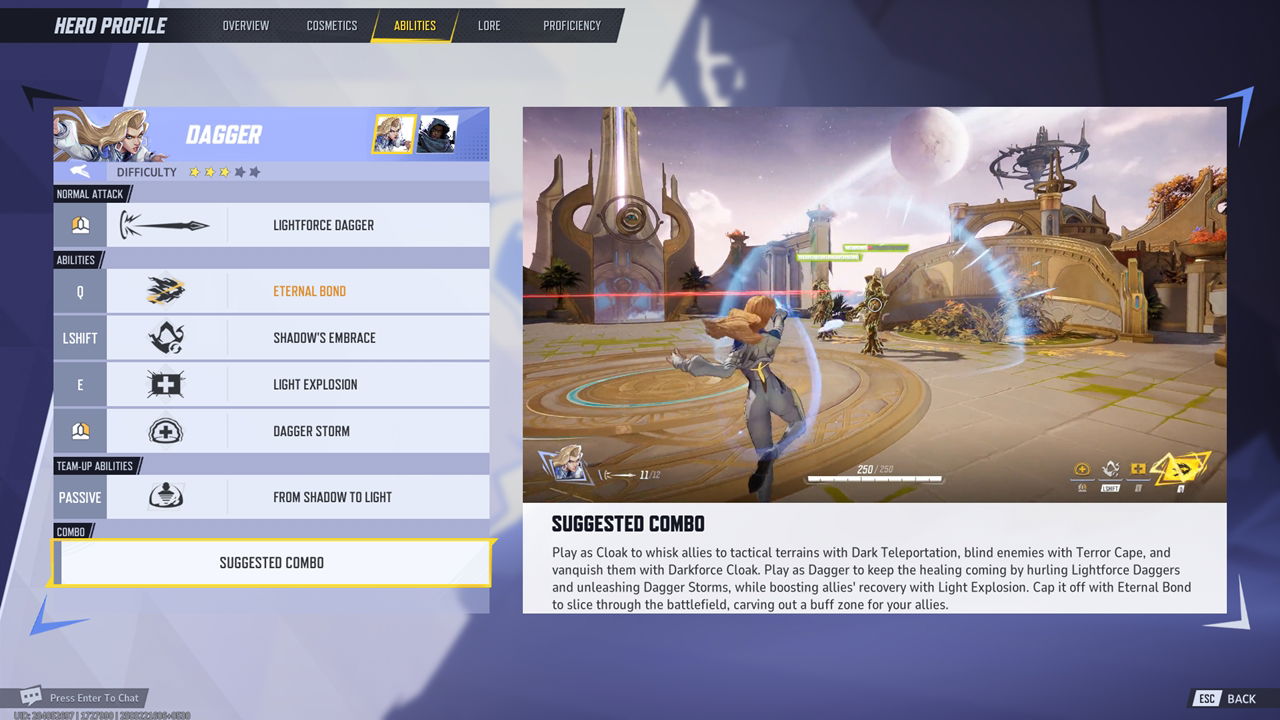Collapse the ABILITIES section header
This screenshot has height=720, width=1280.
coord(75,259)
